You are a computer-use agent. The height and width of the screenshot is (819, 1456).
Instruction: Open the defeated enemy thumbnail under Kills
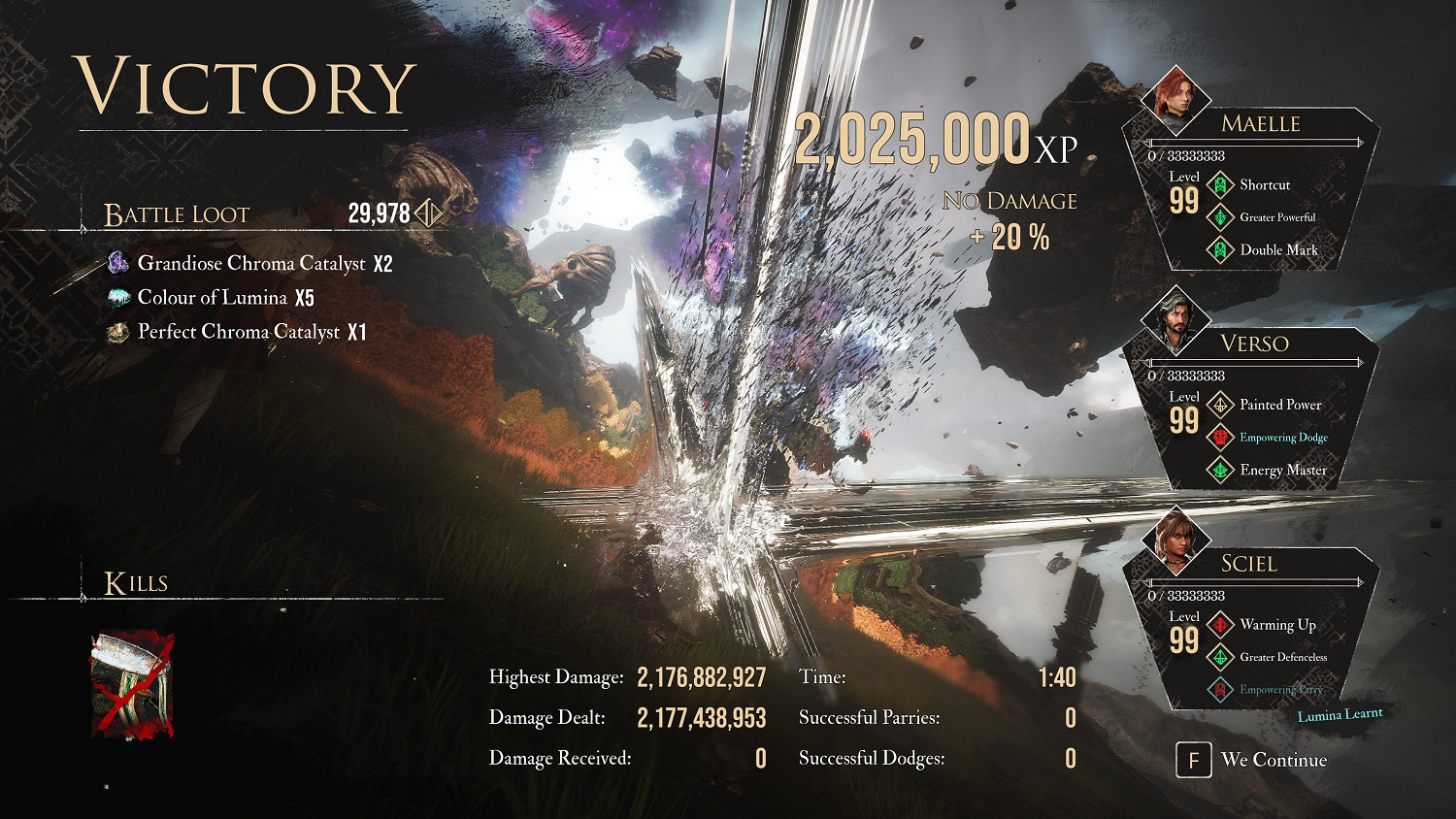pyautogui.click(x=133, y=685)
